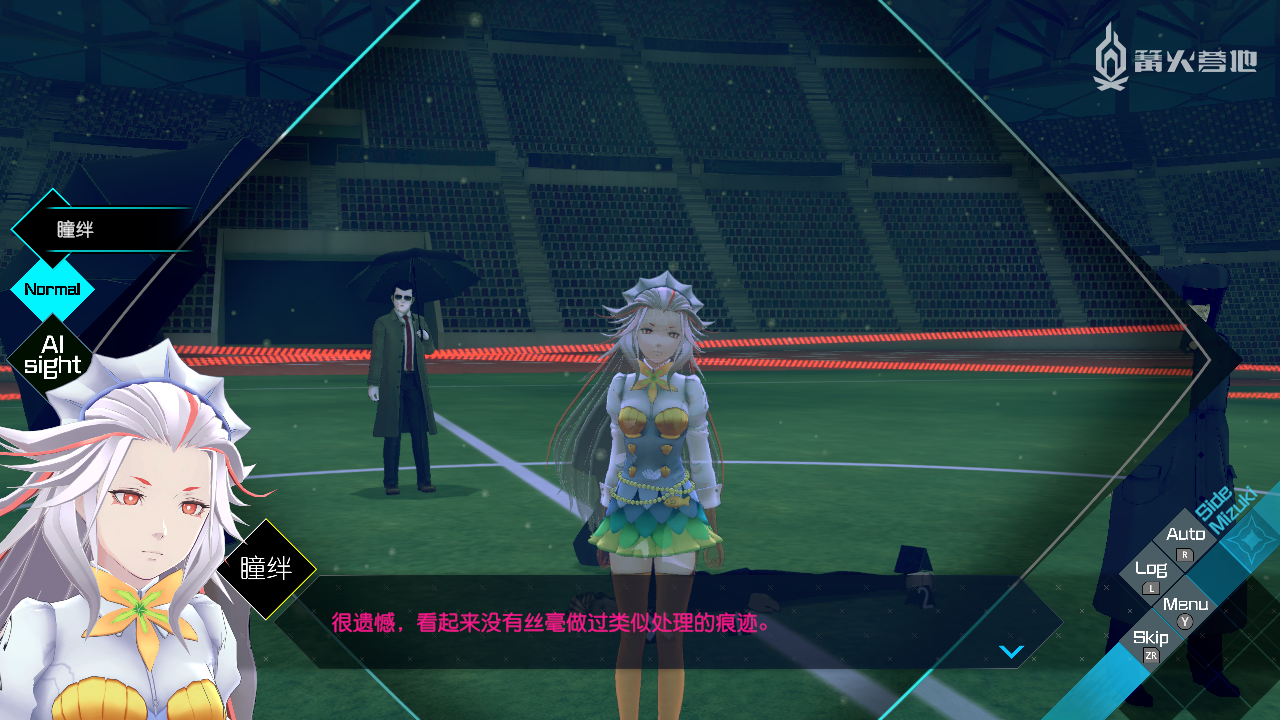Advance dialogue with the blue arrow
This screenshot has height=720, width=1280.
point(1011,652)
